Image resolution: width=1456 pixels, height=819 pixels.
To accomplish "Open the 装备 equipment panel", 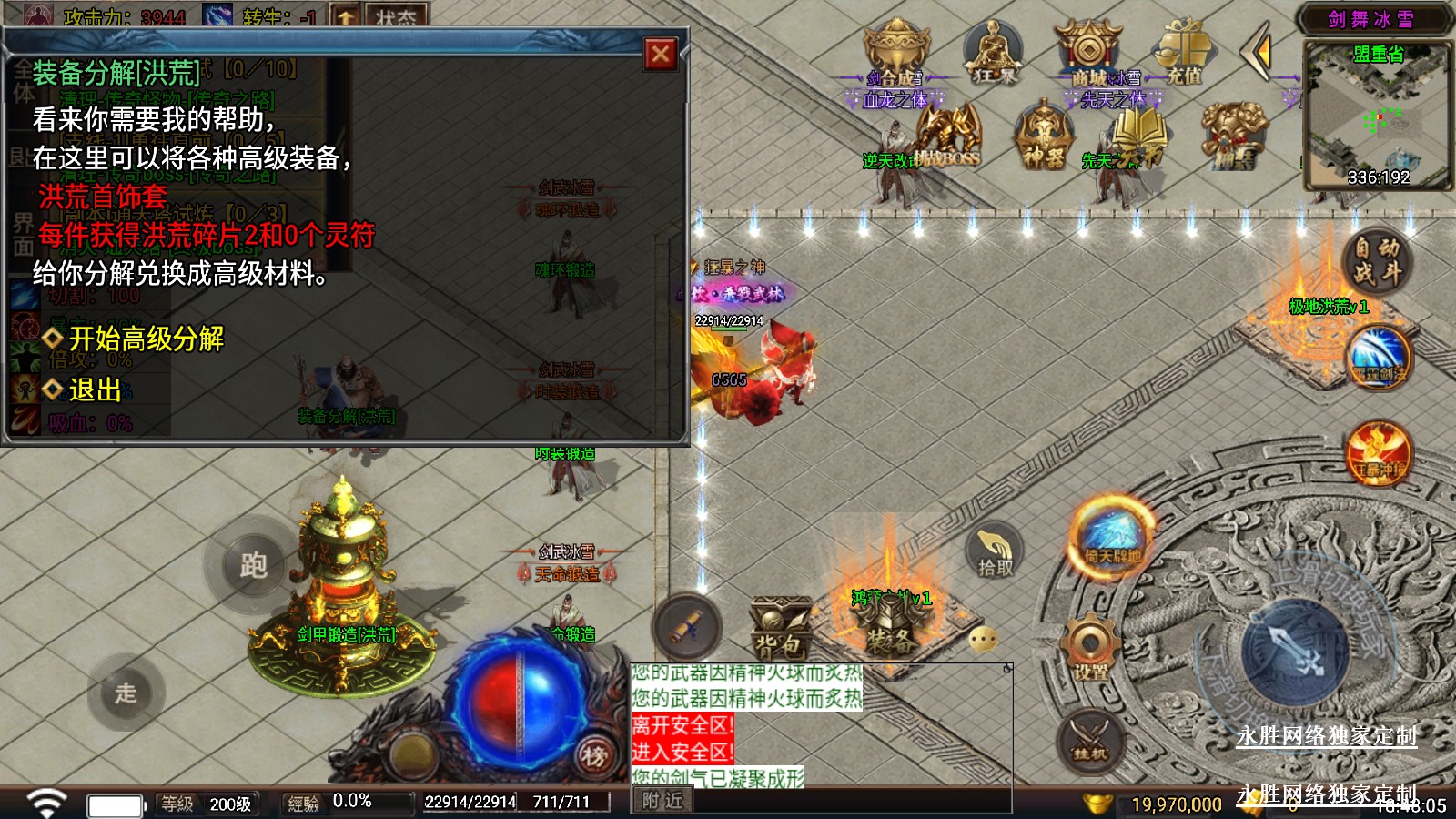I will [888, 628].
